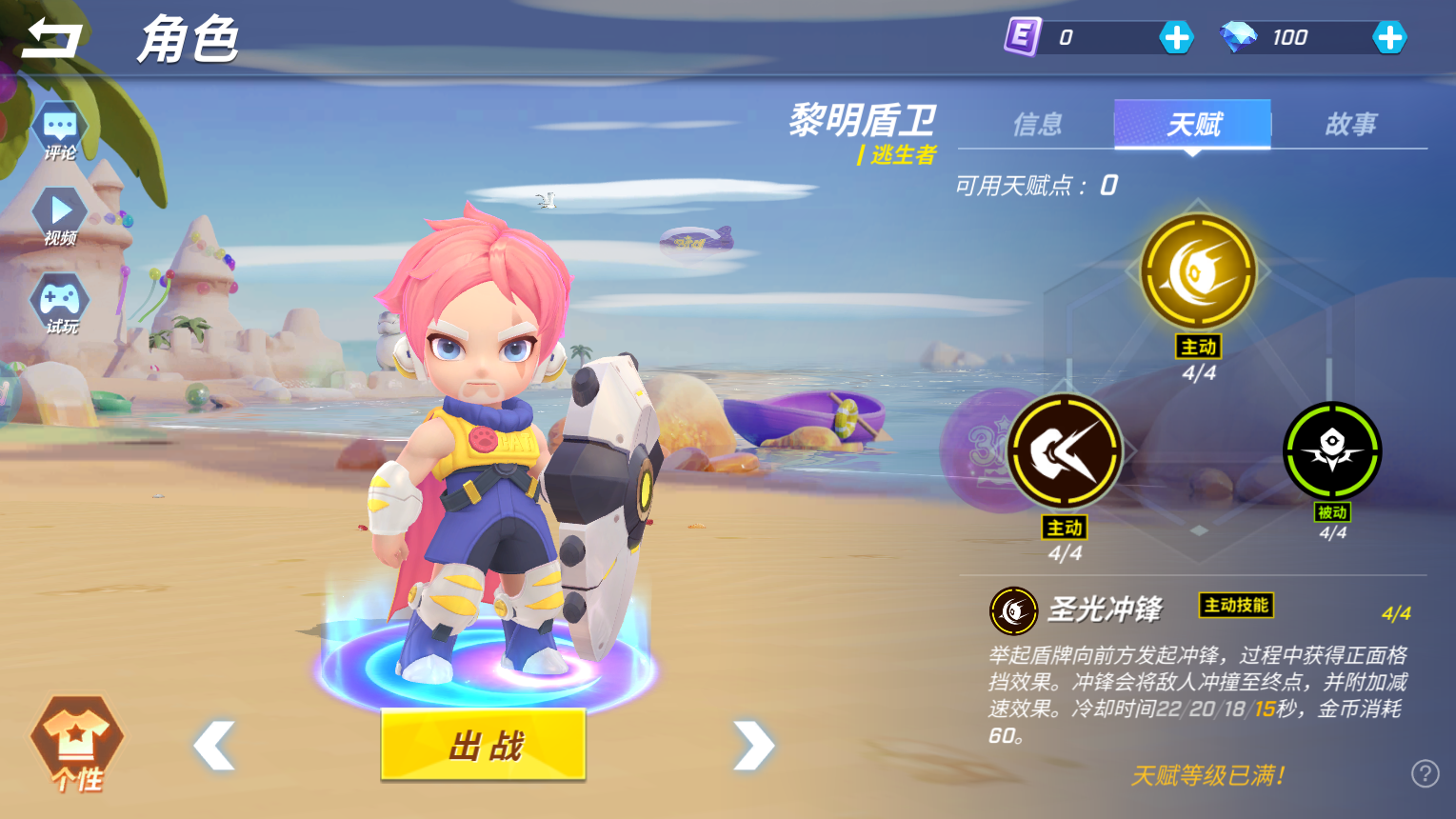The image size is (1456, 819).
Task: Show the next character with right arrow
Action: (x=753, y=745)
